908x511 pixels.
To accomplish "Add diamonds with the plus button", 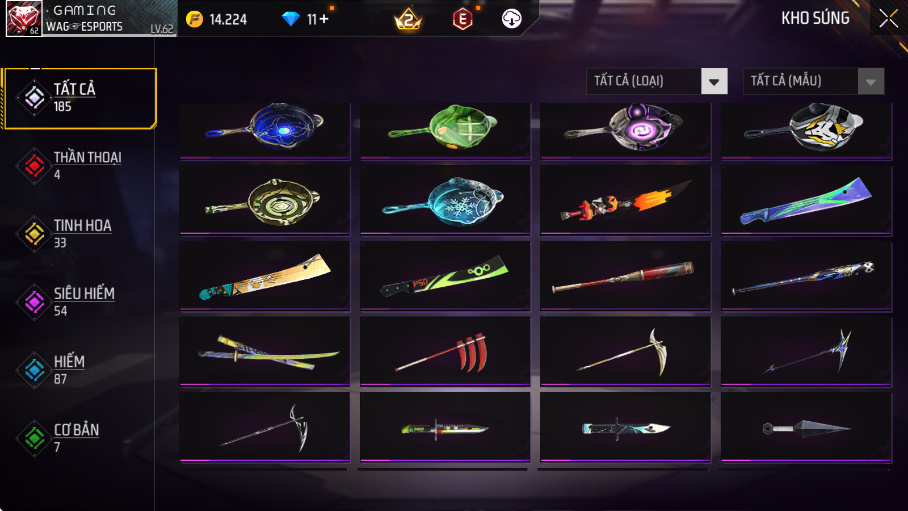I will point(324,19).
